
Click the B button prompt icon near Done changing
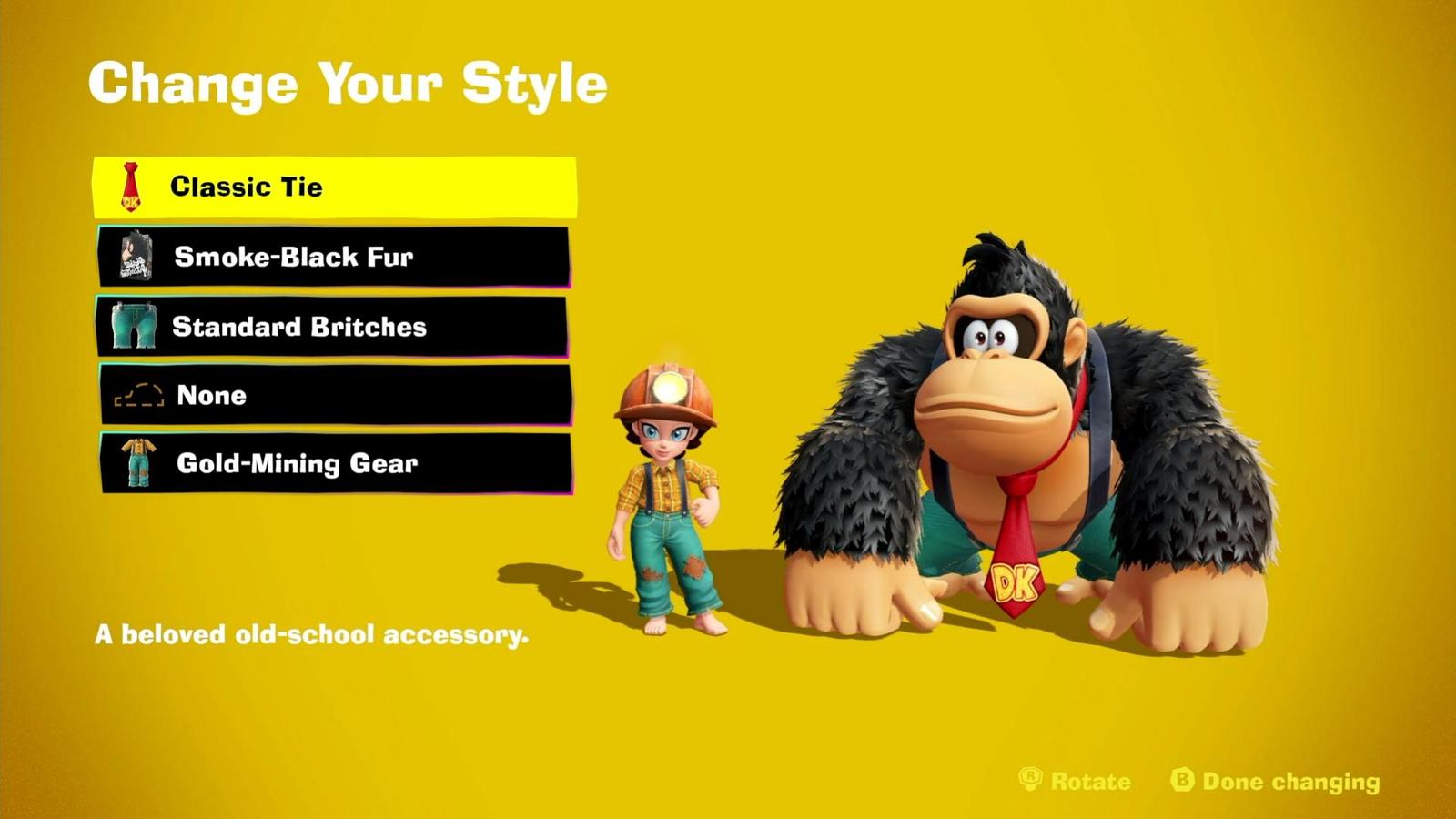(x=1178, y=781)
